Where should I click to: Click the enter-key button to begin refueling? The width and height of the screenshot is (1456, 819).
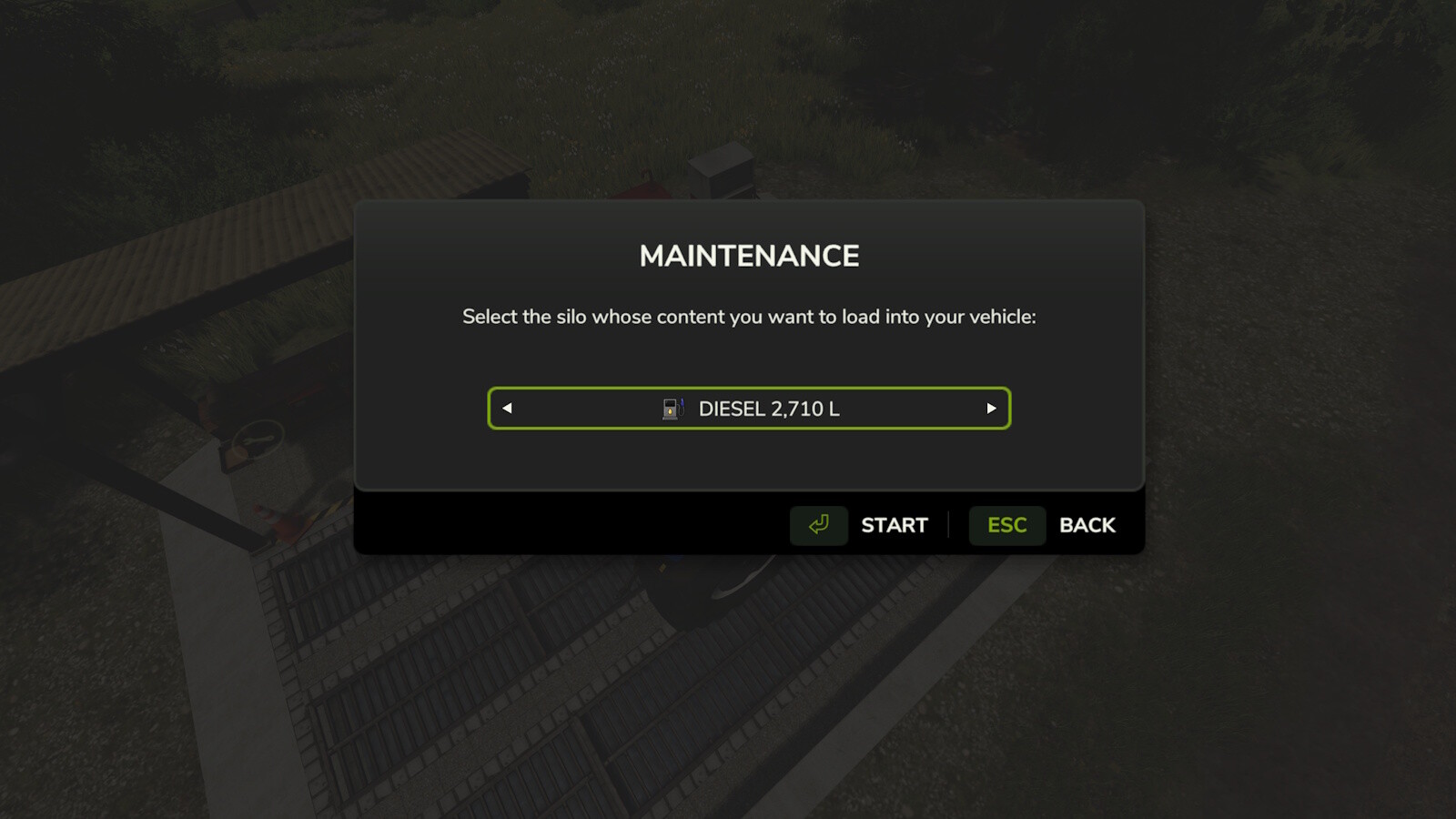pyautogui.click(x=817, y=525)
